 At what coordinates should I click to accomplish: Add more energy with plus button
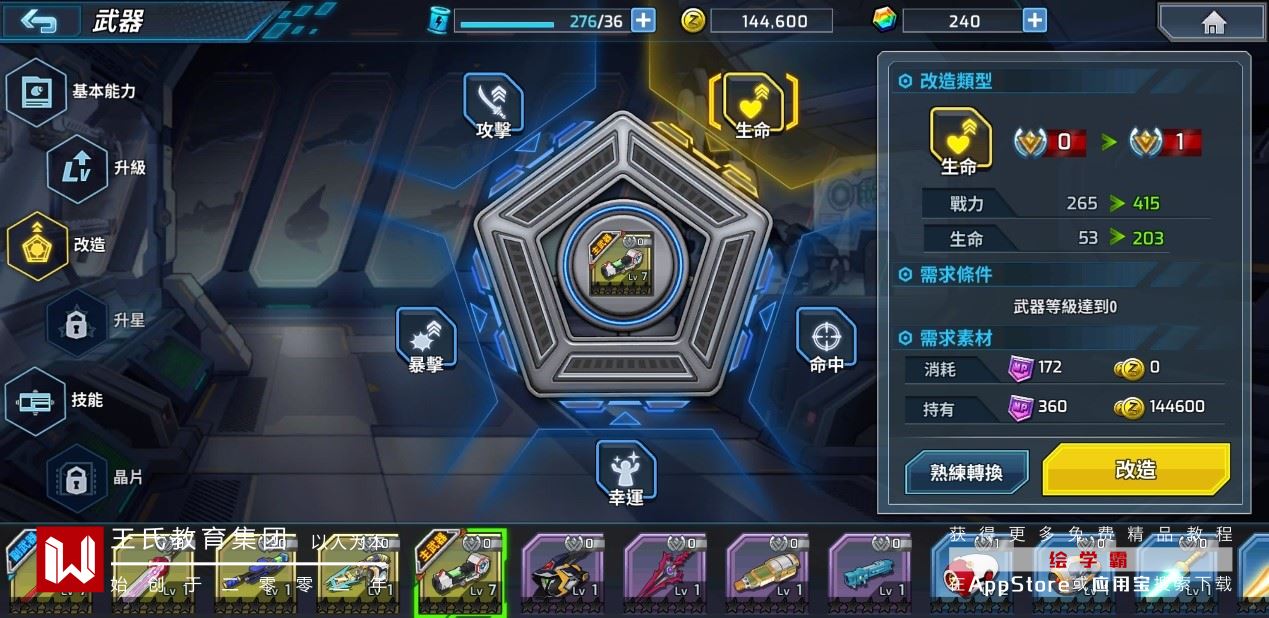coord(643,20)
